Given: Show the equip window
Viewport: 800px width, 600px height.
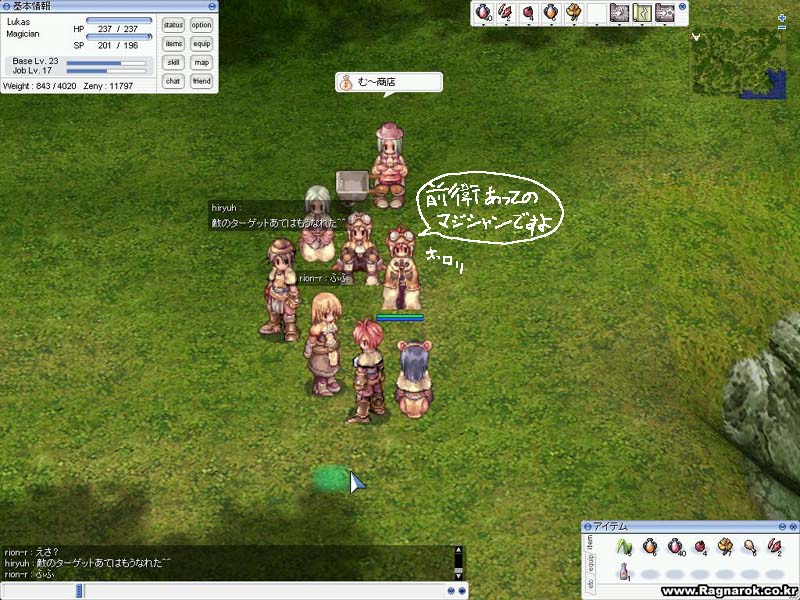Looking at the screenshot, I should 202,44.
